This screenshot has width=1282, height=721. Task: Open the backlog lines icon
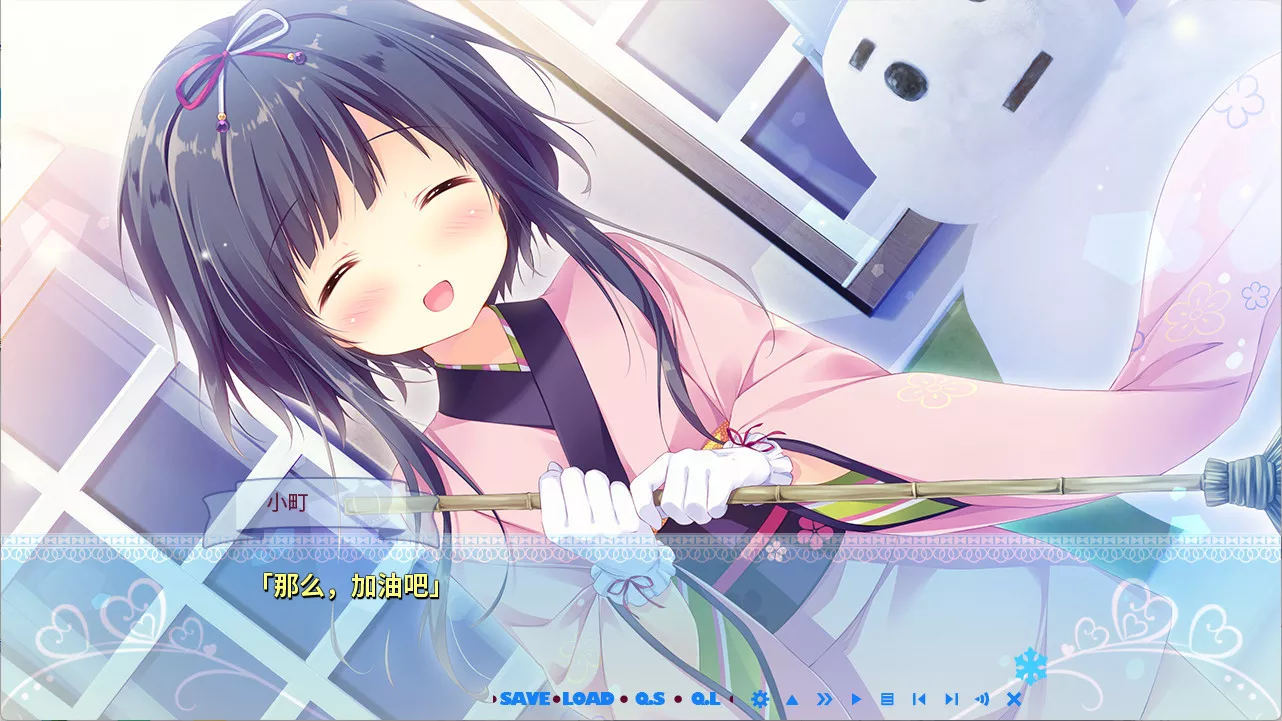[887, 699]
